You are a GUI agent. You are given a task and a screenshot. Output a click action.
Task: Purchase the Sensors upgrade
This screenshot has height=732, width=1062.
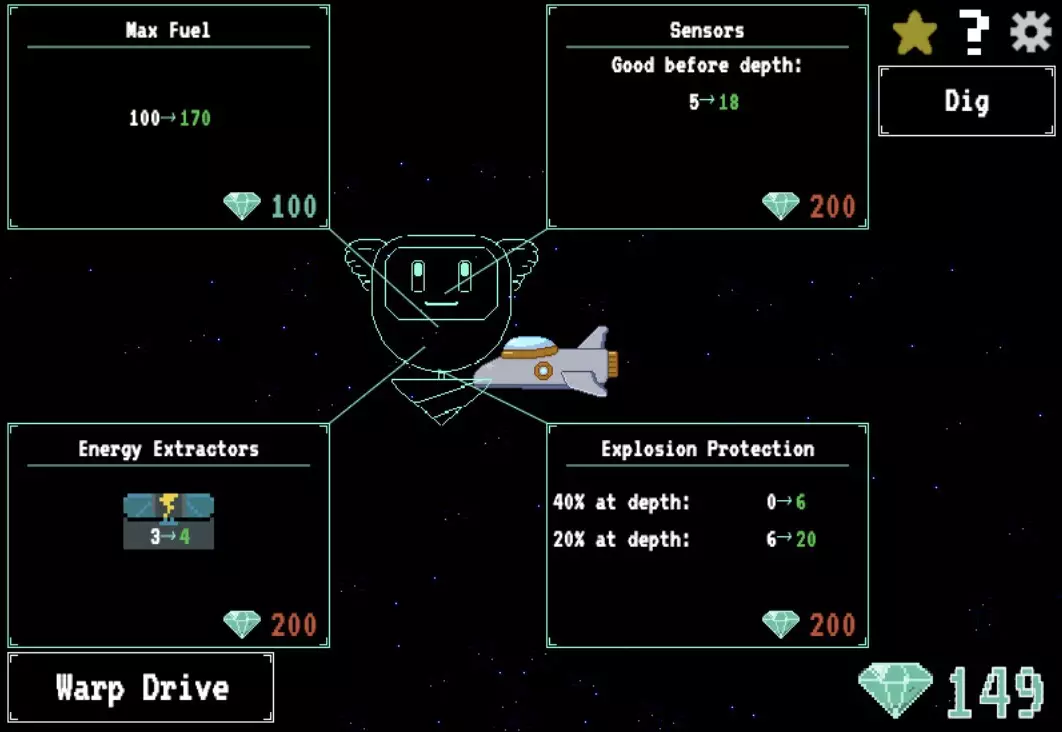(x=707, y=118)
